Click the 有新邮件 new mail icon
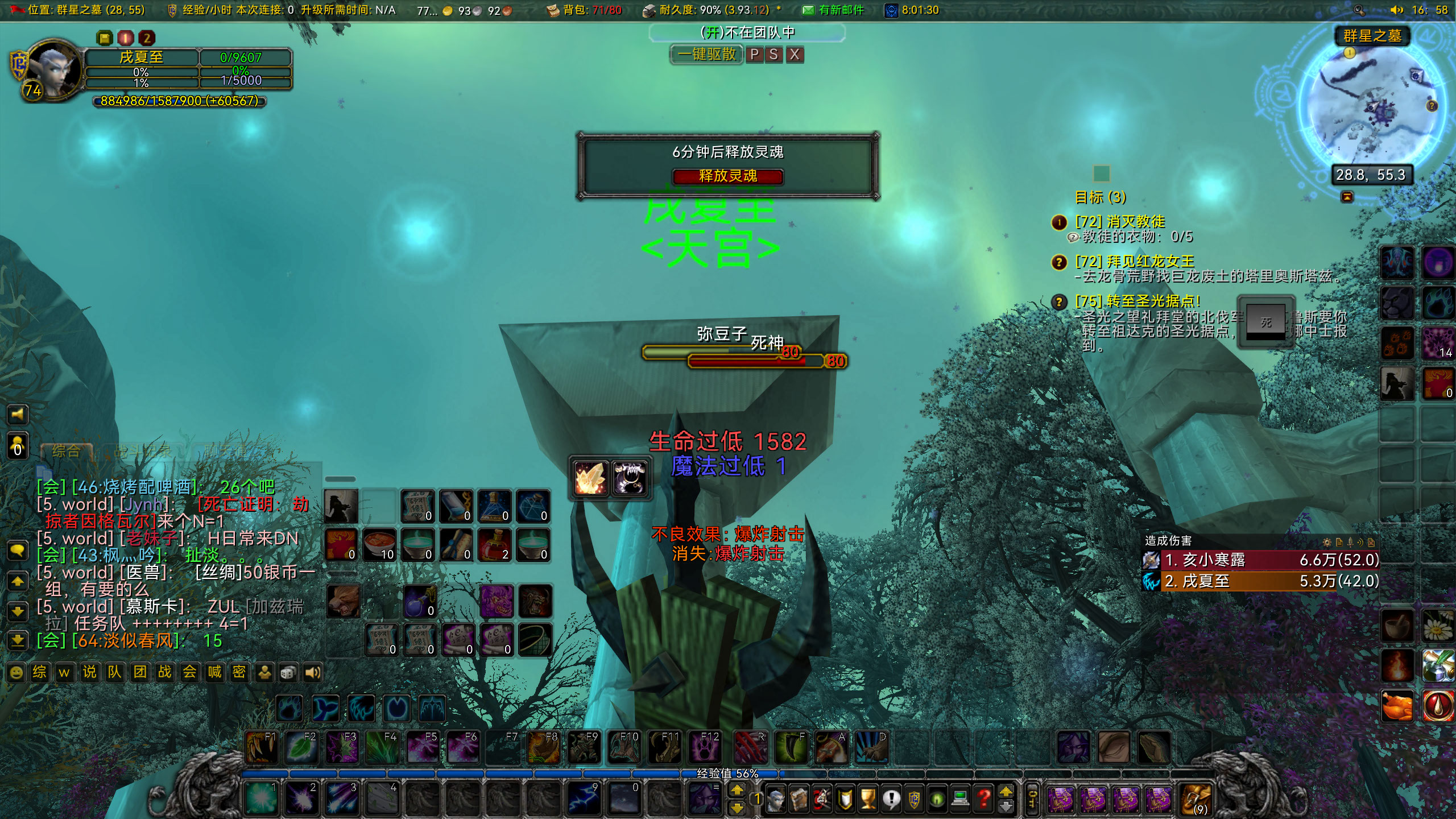Image resolution: width=1456 pixels, height=819 pixels. point(807,10)
